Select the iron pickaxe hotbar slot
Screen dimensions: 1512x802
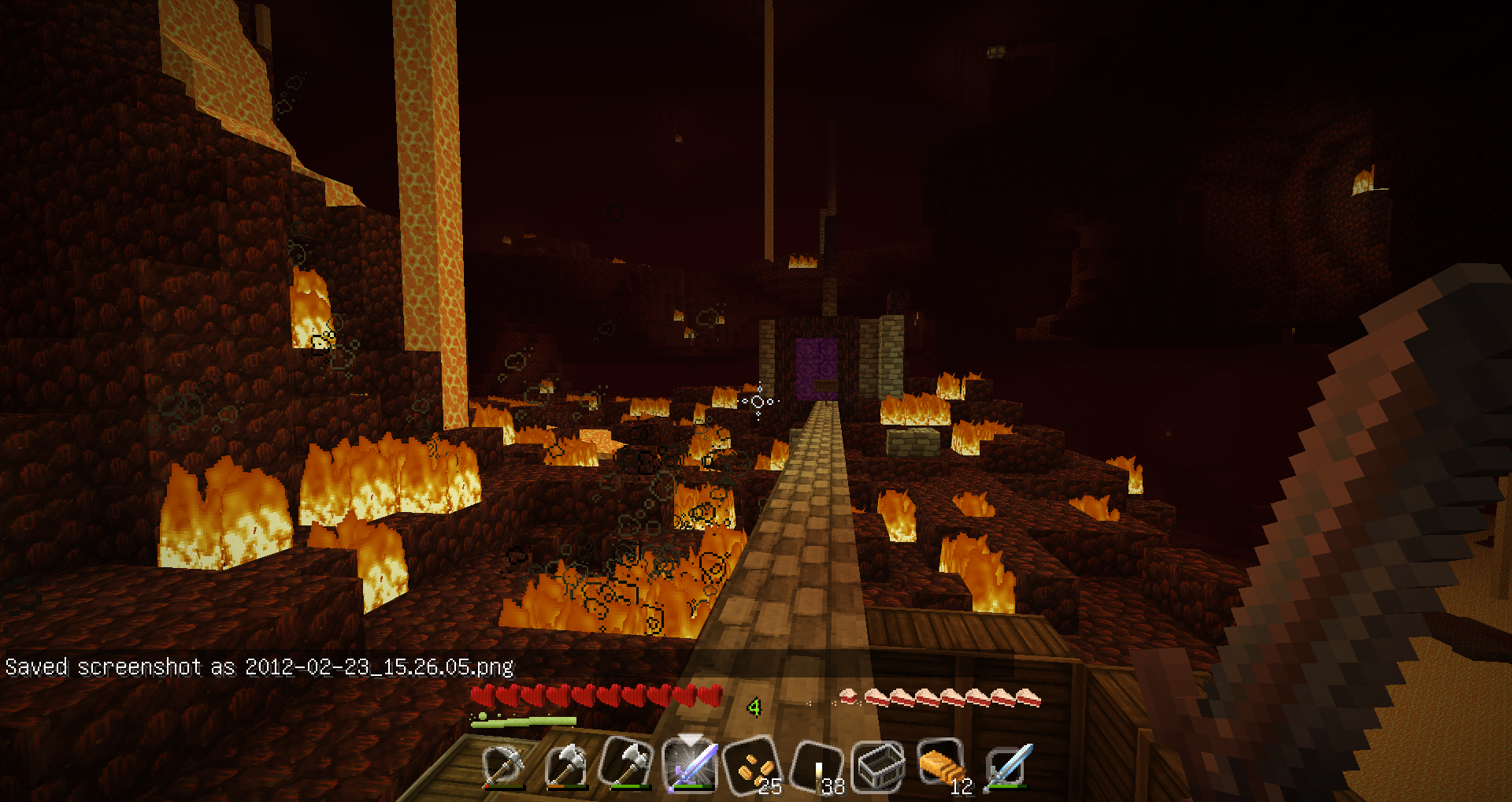click(504, 765)
